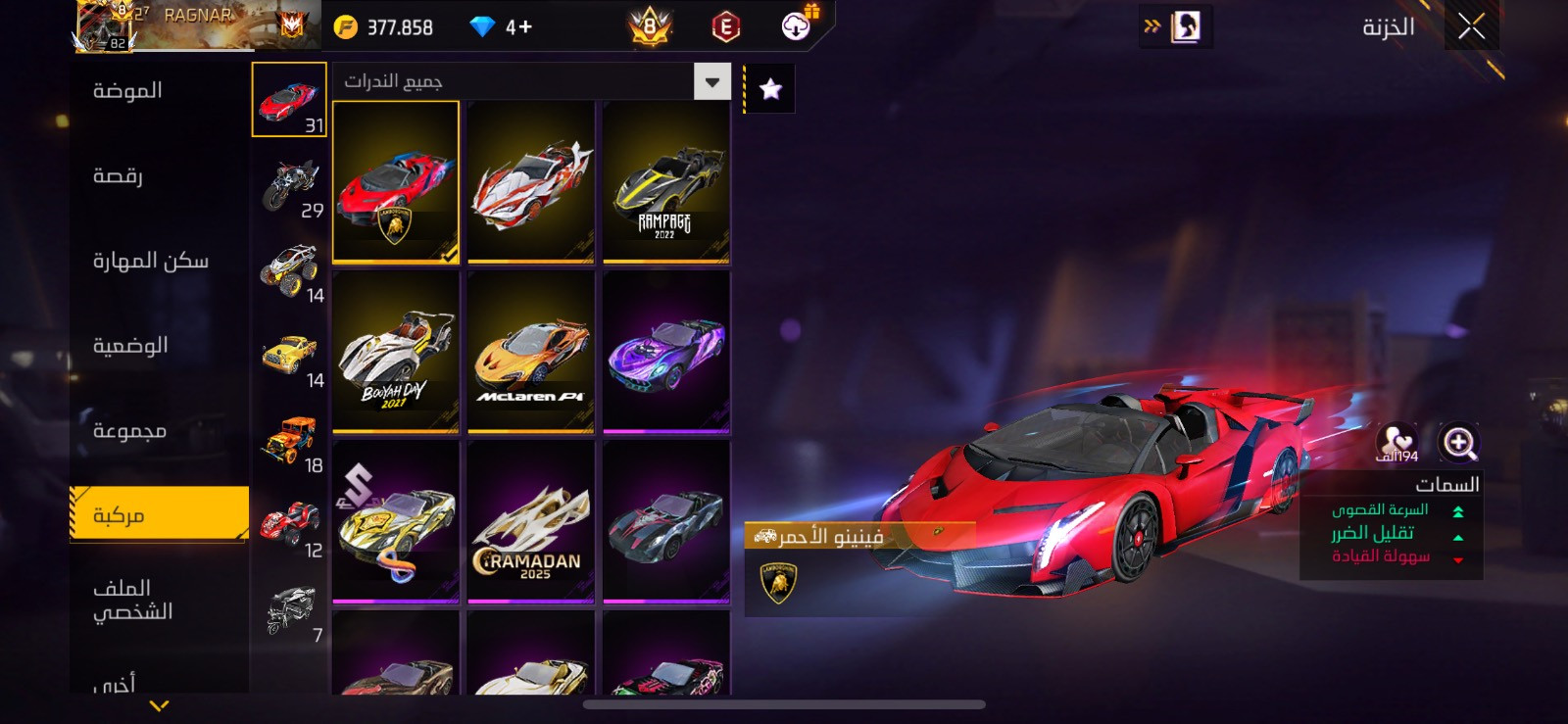Switch to the motorcycle vehicle category

tap(290, 186)
